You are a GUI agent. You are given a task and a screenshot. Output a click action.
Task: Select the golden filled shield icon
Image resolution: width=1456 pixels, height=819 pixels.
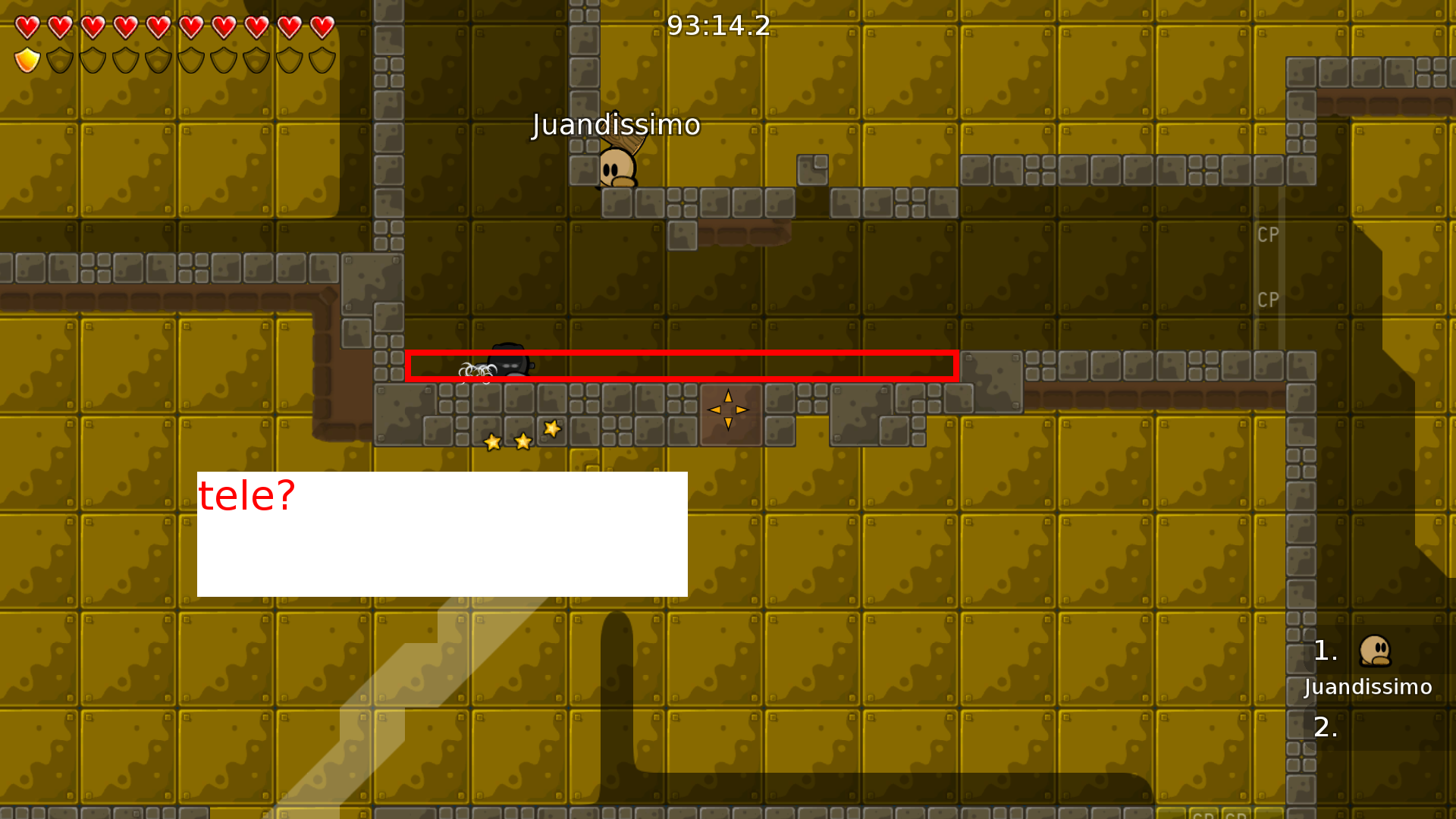27,59
